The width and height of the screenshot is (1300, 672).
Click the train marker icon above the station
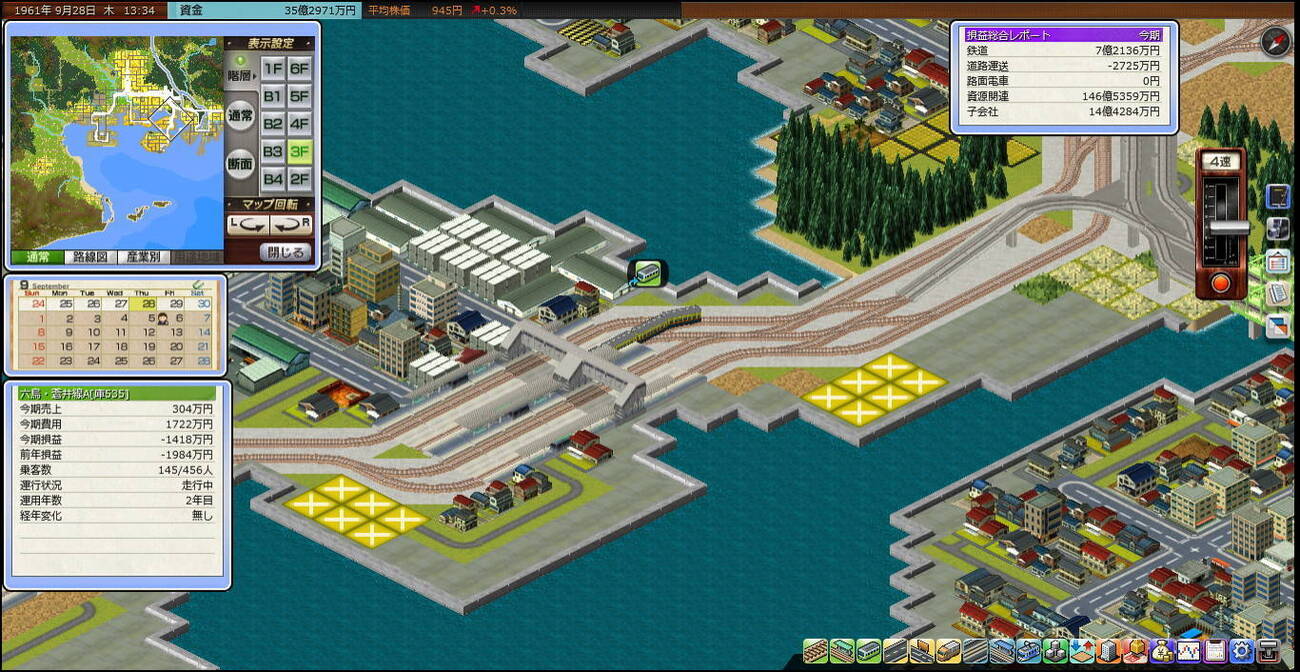point(647,272)
